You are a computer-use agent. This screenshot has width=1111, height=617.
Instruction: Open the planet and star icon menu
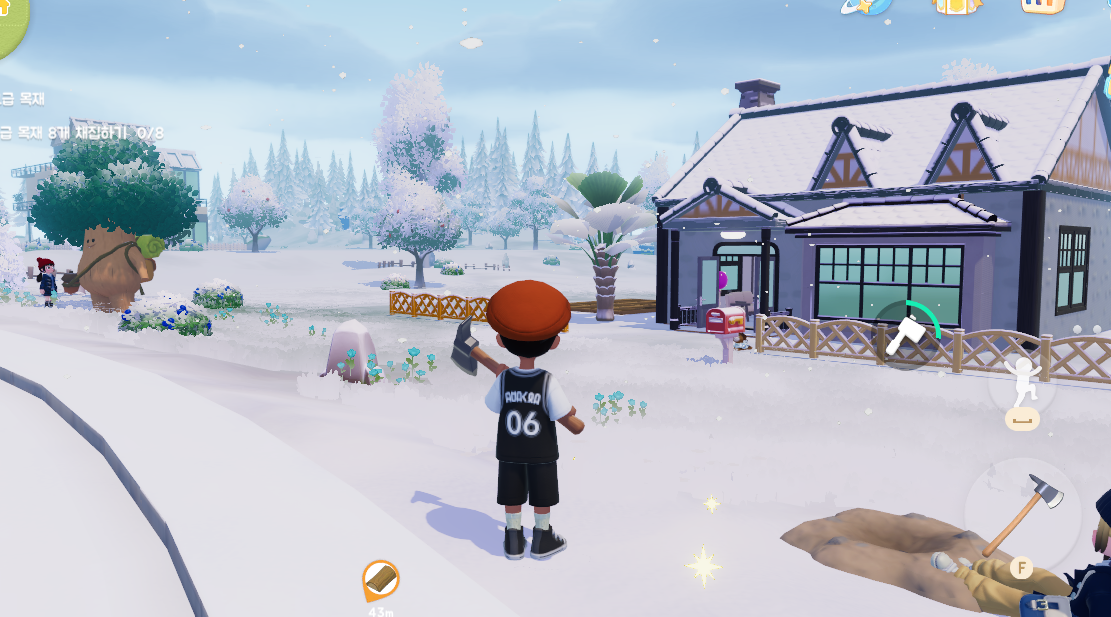865,6
